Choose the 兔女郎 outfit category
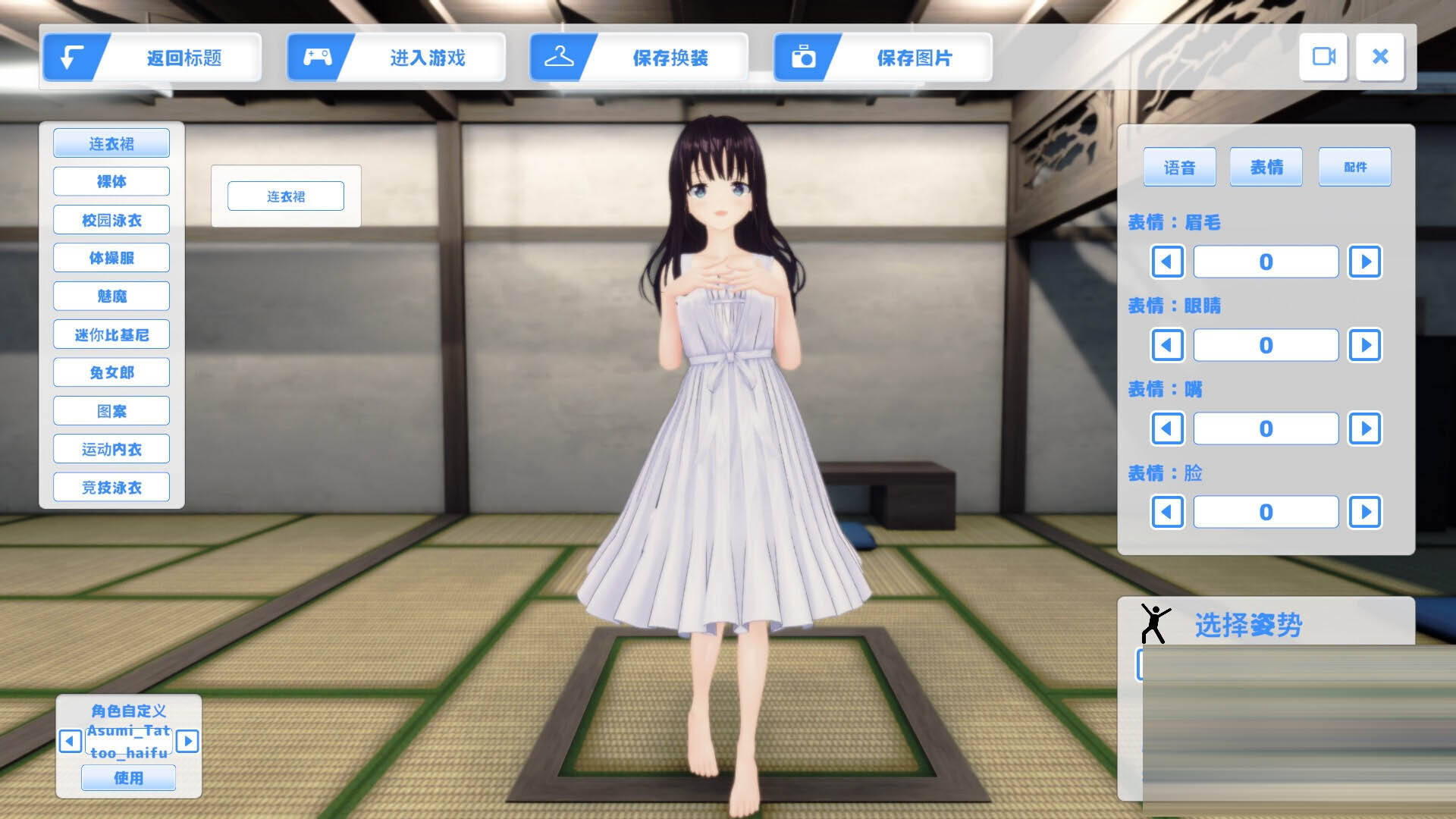The width and height of the screenshot is (1456, 819). [111, 372]
